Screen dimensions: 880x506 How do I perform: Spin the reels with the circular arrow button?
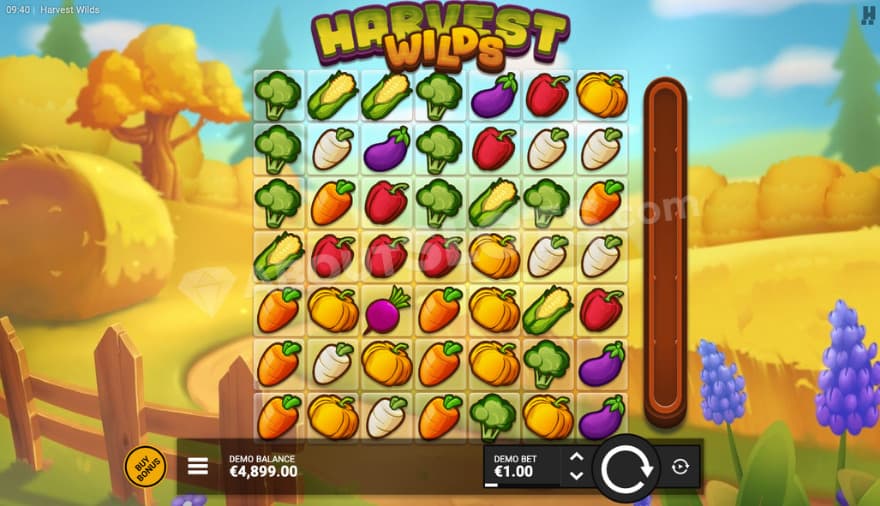tap(626, 467)
